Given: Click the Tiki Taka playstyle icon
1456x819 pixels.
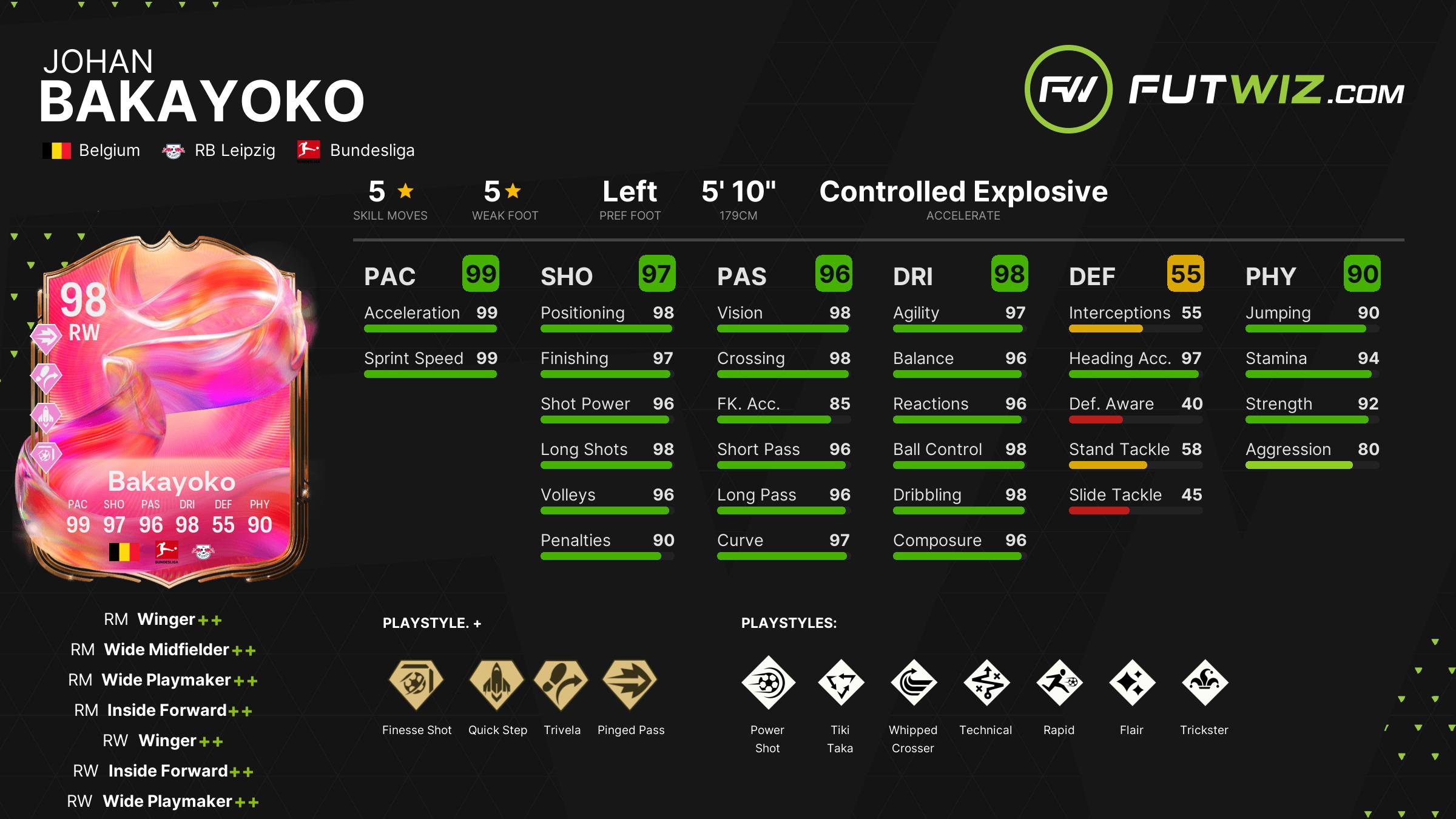Looking at the screenshot, I should (x=841, y=682).
